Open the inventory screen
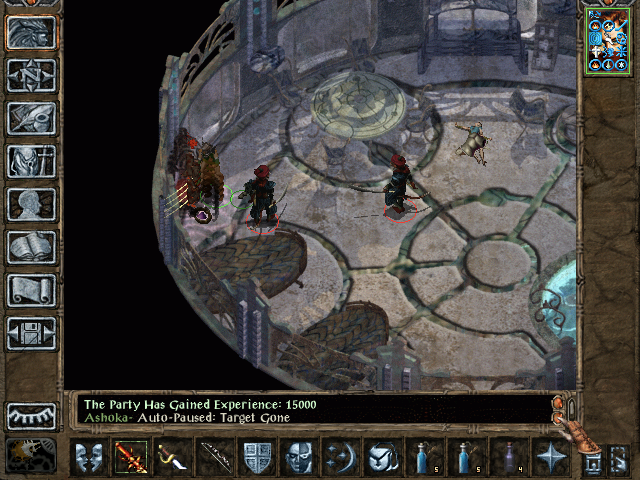Image resolution: width=640 pixels, height=480 pixels. pyautogui.click(x=32, y=160)
